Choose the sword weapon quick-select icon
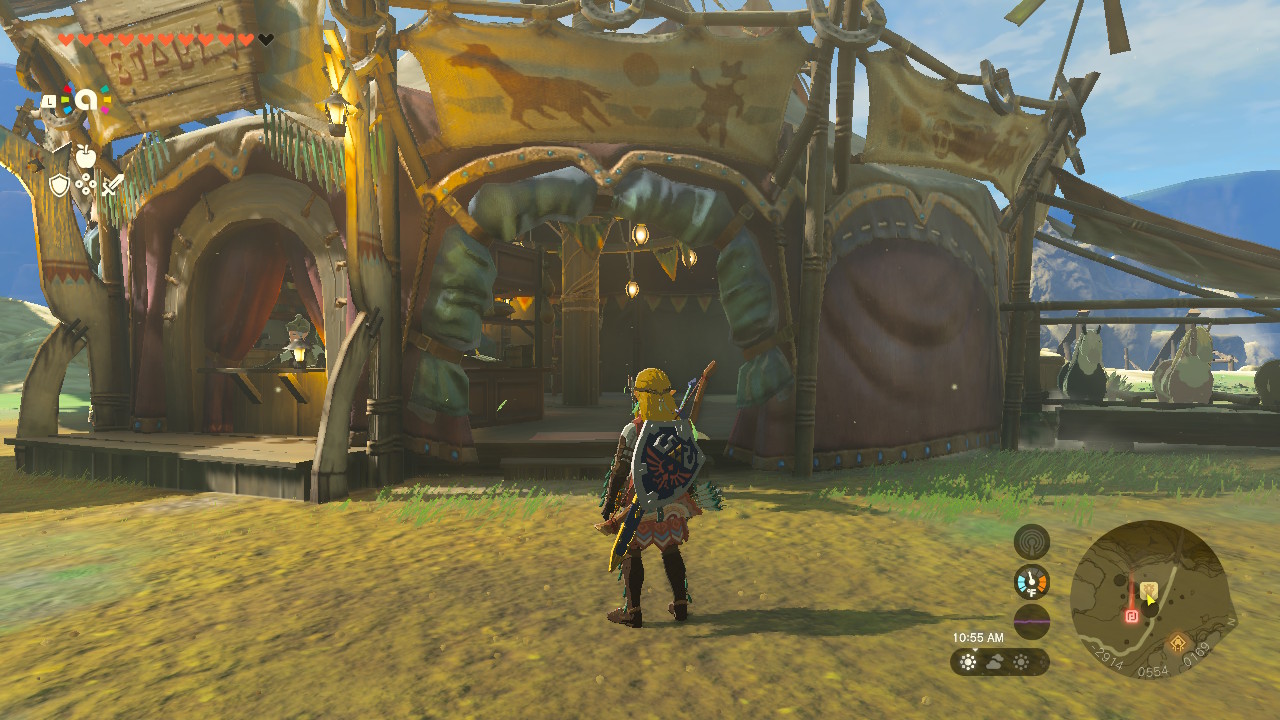This screenshot has width=1280, height=720. pyautogui.click(x=112, y=185)
